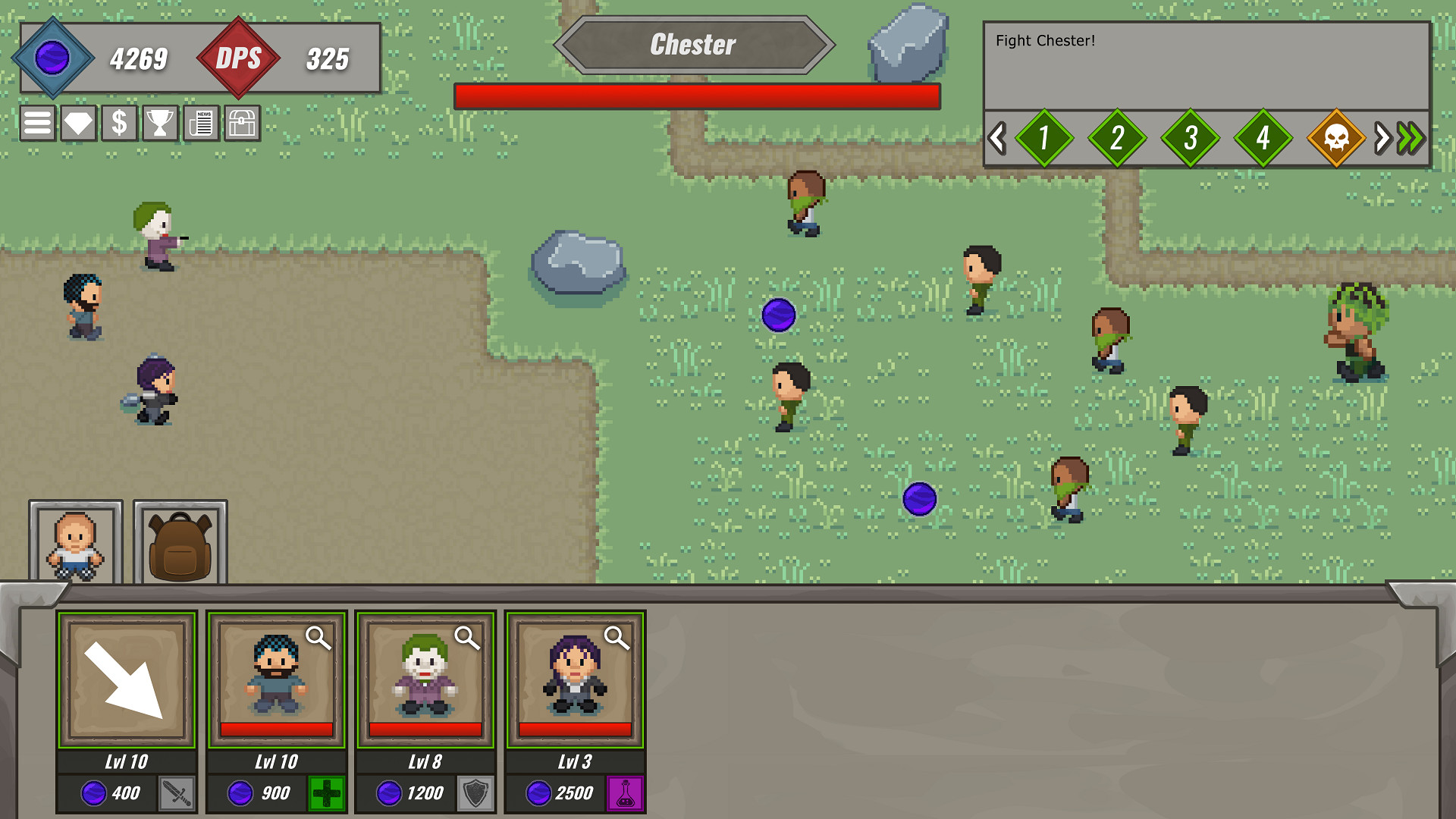1456x819 pixels.
Task: Open the gems panel via diamond icon
Action: (x=77, y=123)
